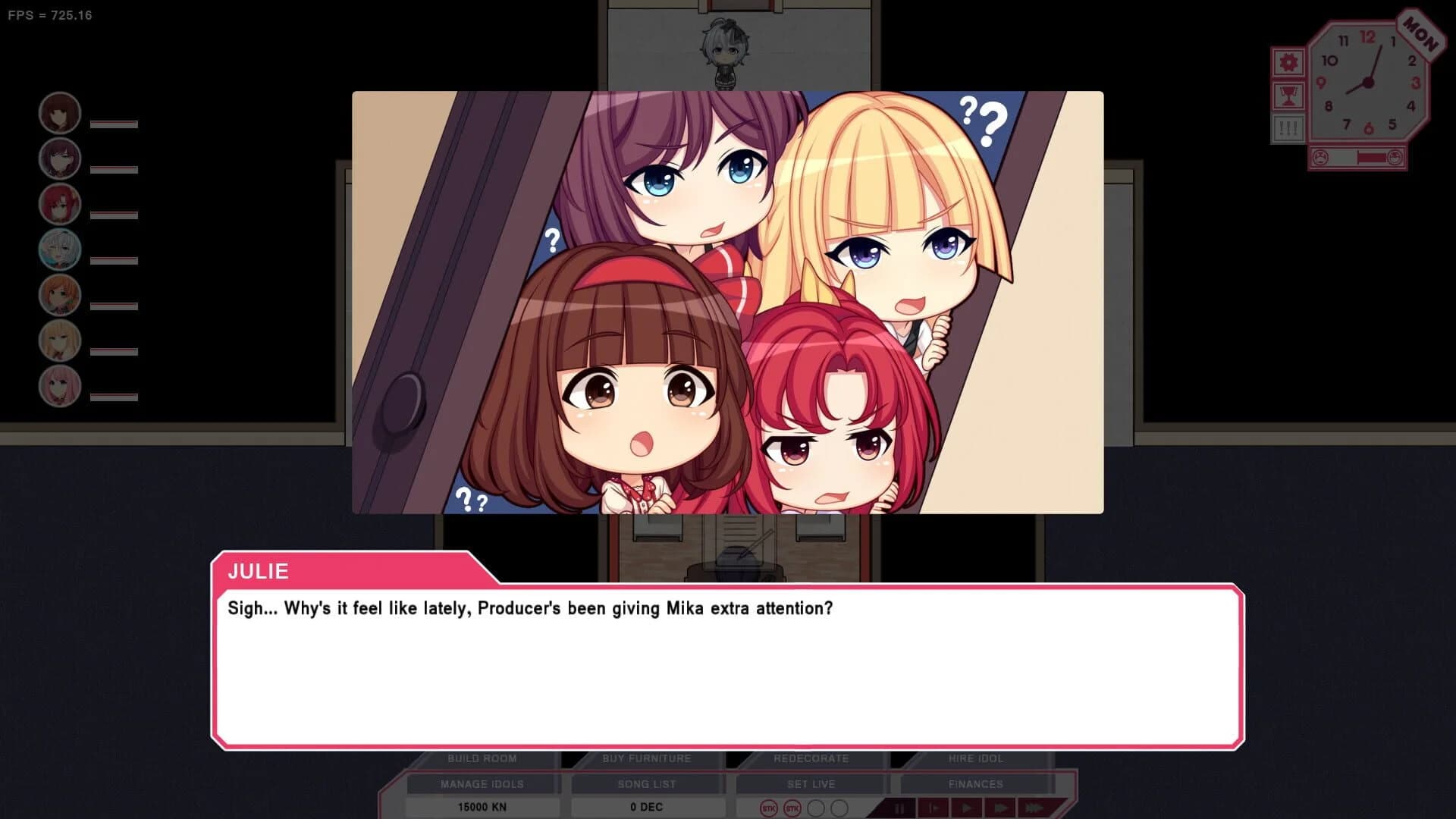Select the normal play speed icon
Viewport: 1456px width, 819px height.
click(968, 808)
